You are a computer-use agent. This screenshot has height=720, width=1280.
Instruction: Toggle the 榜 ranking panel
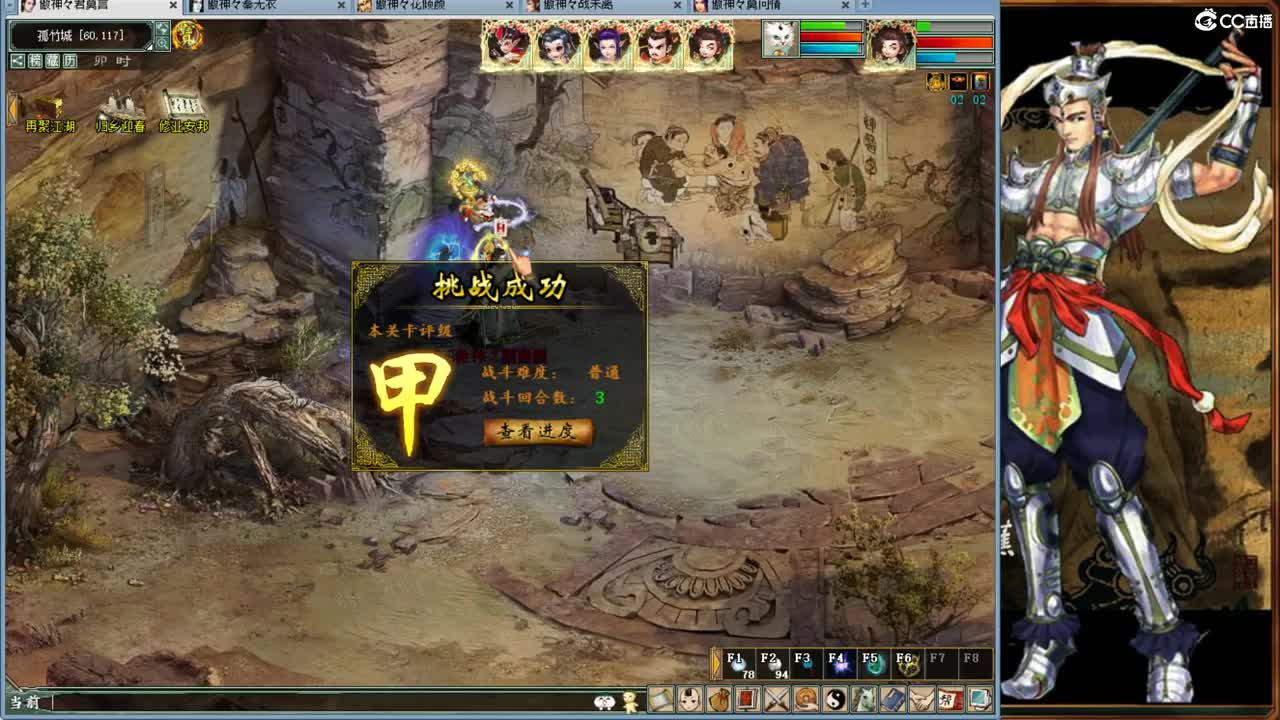pos(36,60)
